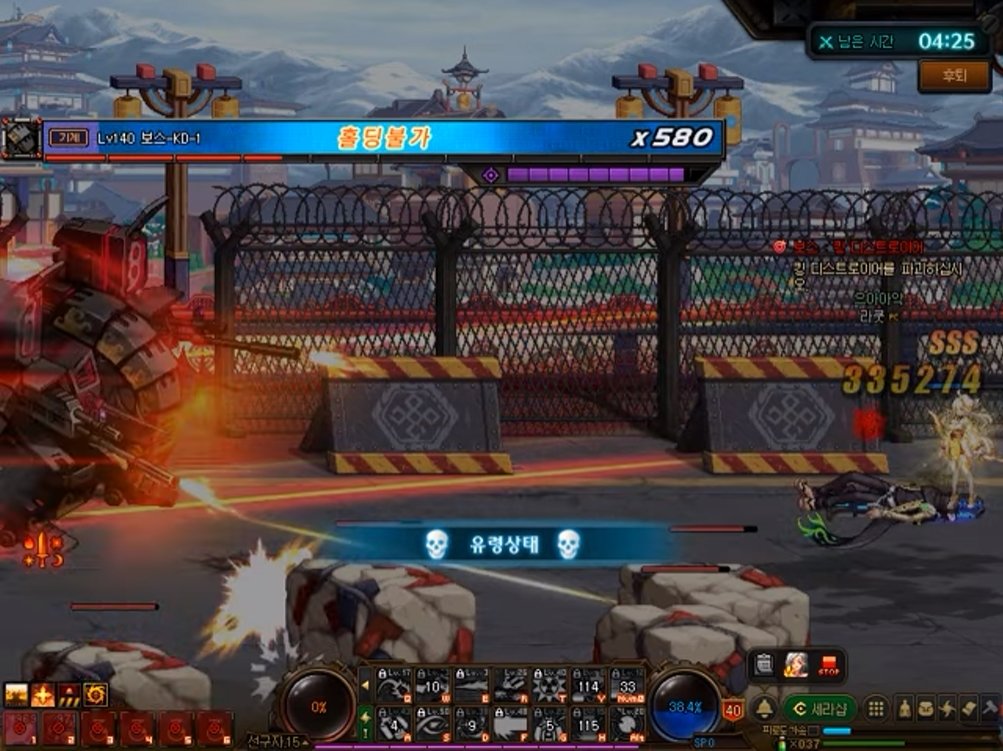
Task: Use the eye skill on the S key
Action: tap(433, 722)
